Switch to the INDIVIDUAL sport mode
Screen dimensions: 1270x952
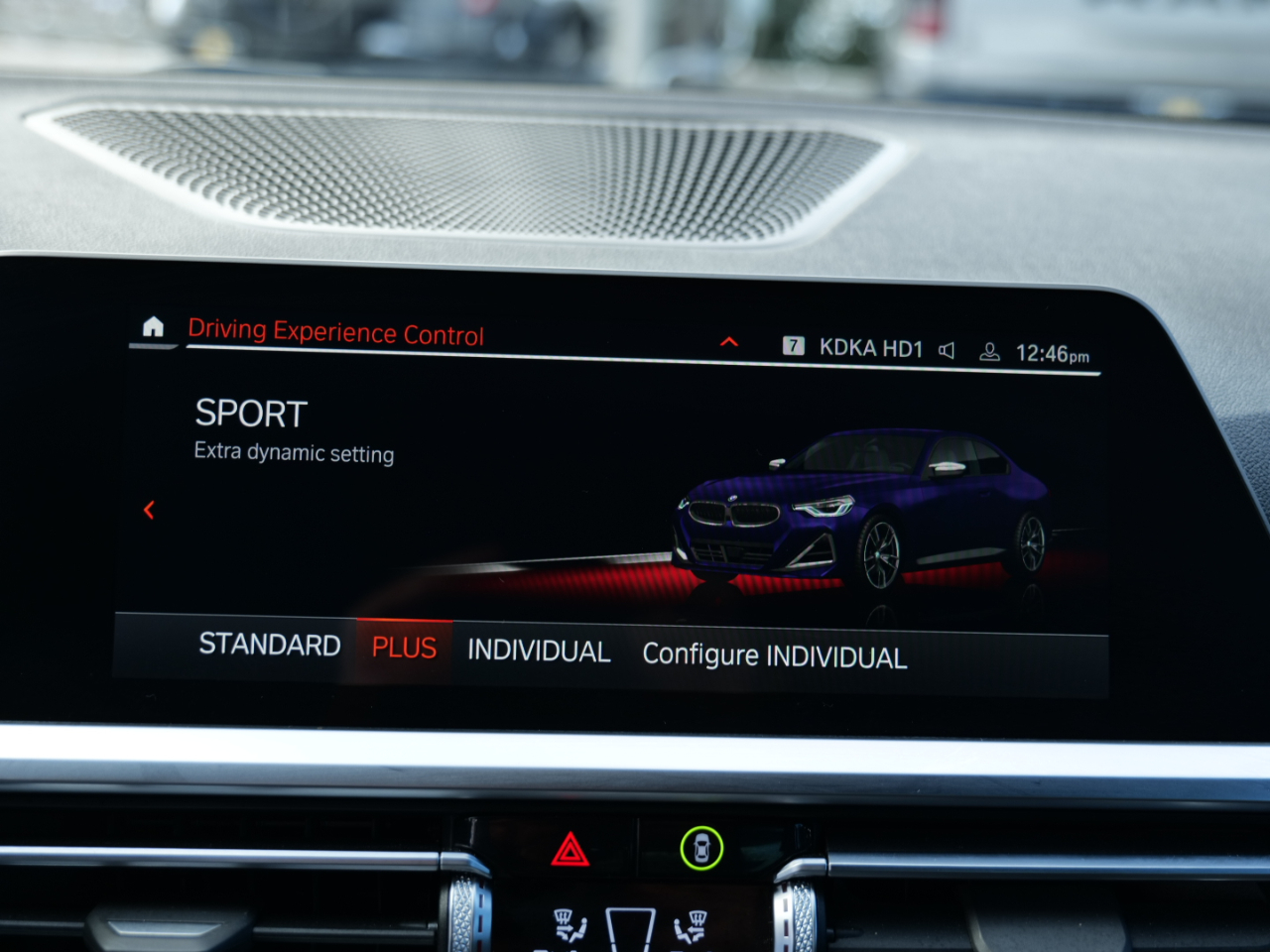pyautogui.click(x=539, y=651)
